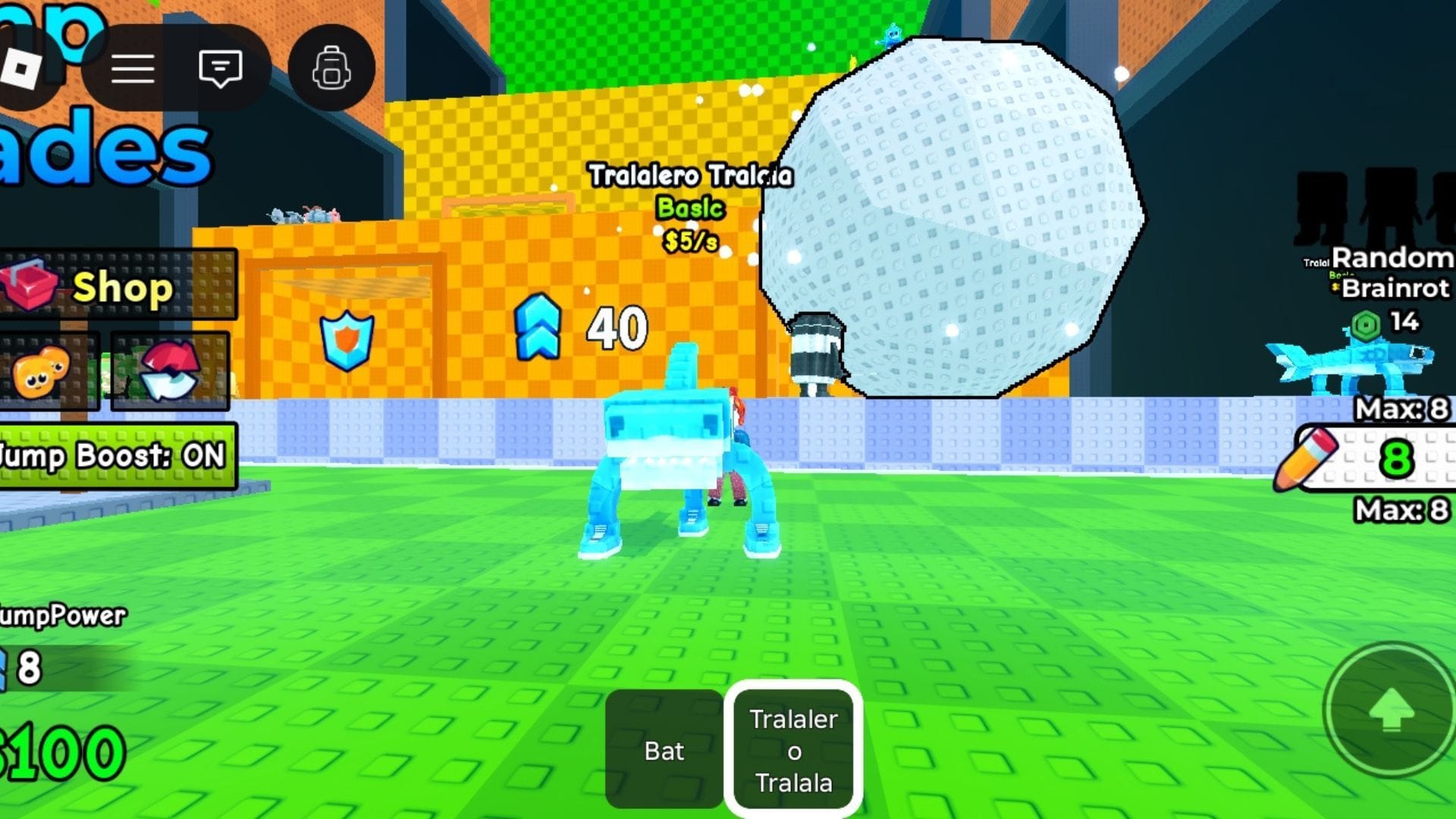This screenshot has width=1456, height=819.
Task: Click the 8 of Max 8 counter
Action: [1398, 460]
